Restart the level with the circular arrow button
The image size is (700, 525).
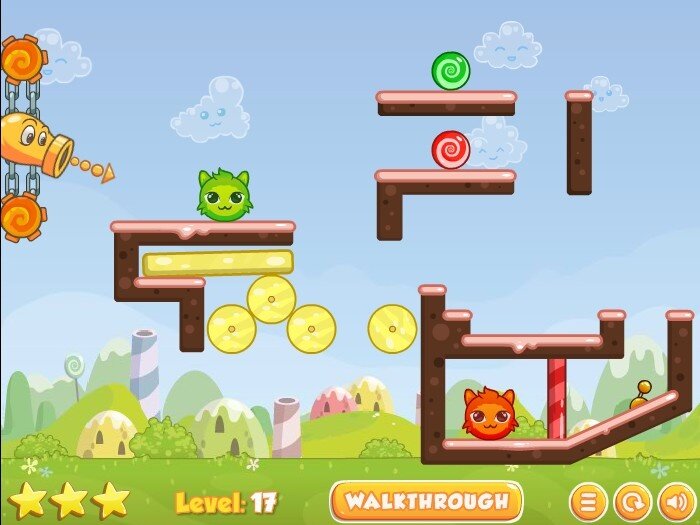point(631,501)
